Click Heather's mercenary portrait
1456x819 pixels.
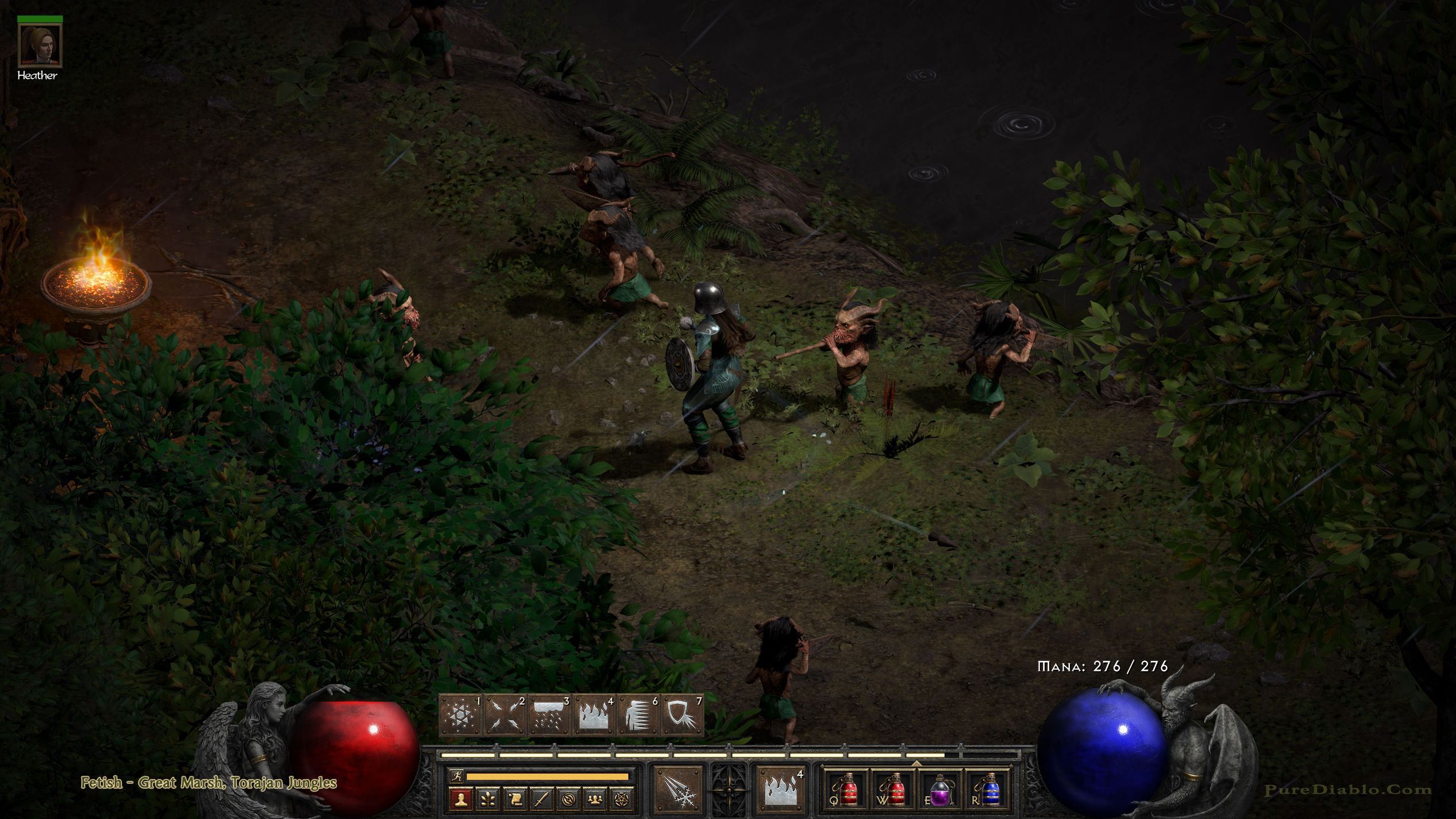[40, 45]
